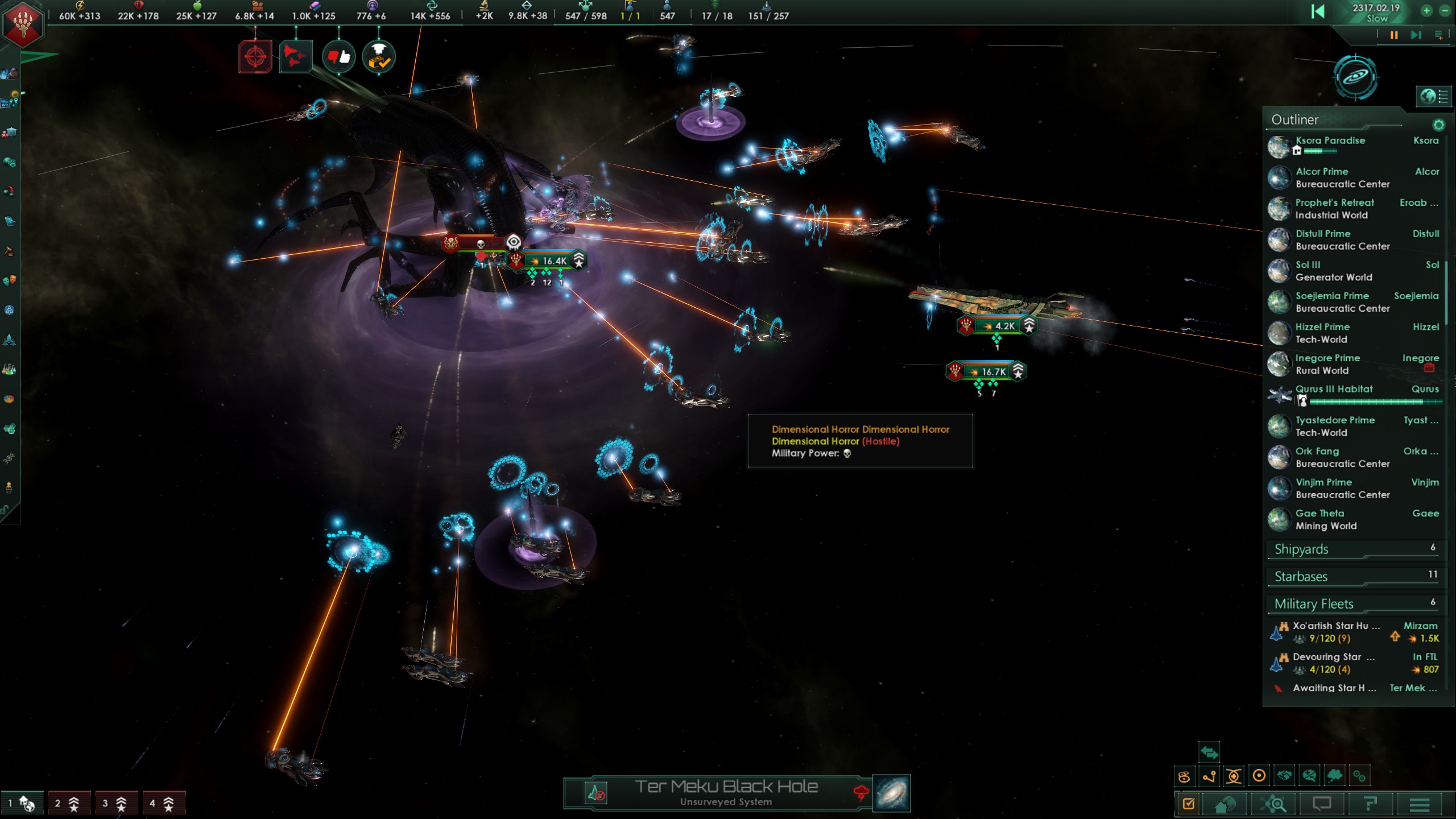Open the empire government paw emblem
The width and height of the screenshot is (1456, 819).
pyautogui.click(x=23, y=24)
